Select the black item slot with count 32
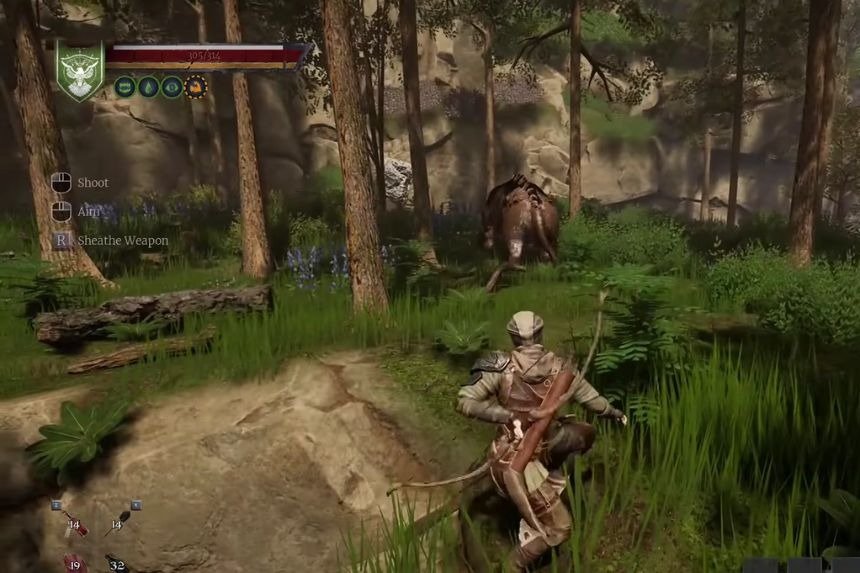Viewport: 860px width, 573px height. tap(117, 563)
